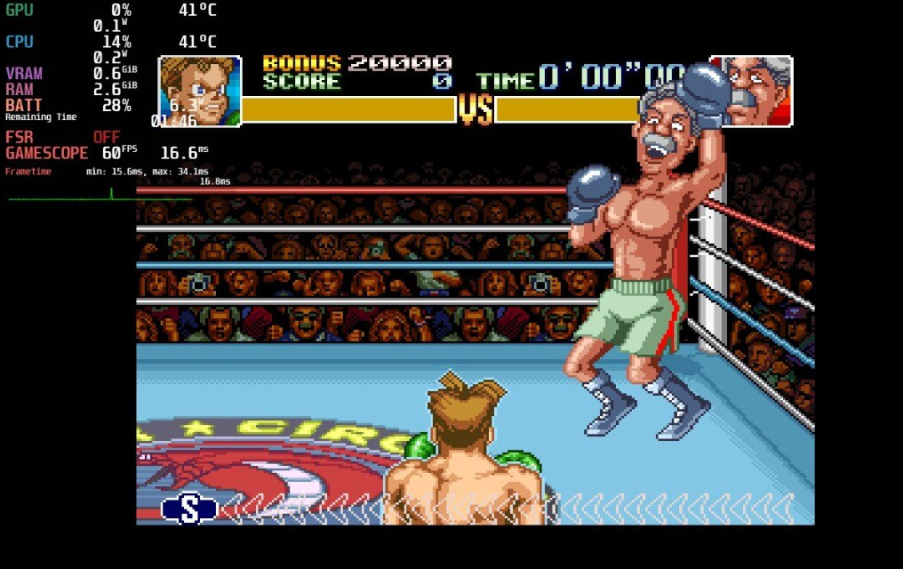The image size is (903, 569).
Task: Select the gray-haired opponent portrait
Action: 758,91
